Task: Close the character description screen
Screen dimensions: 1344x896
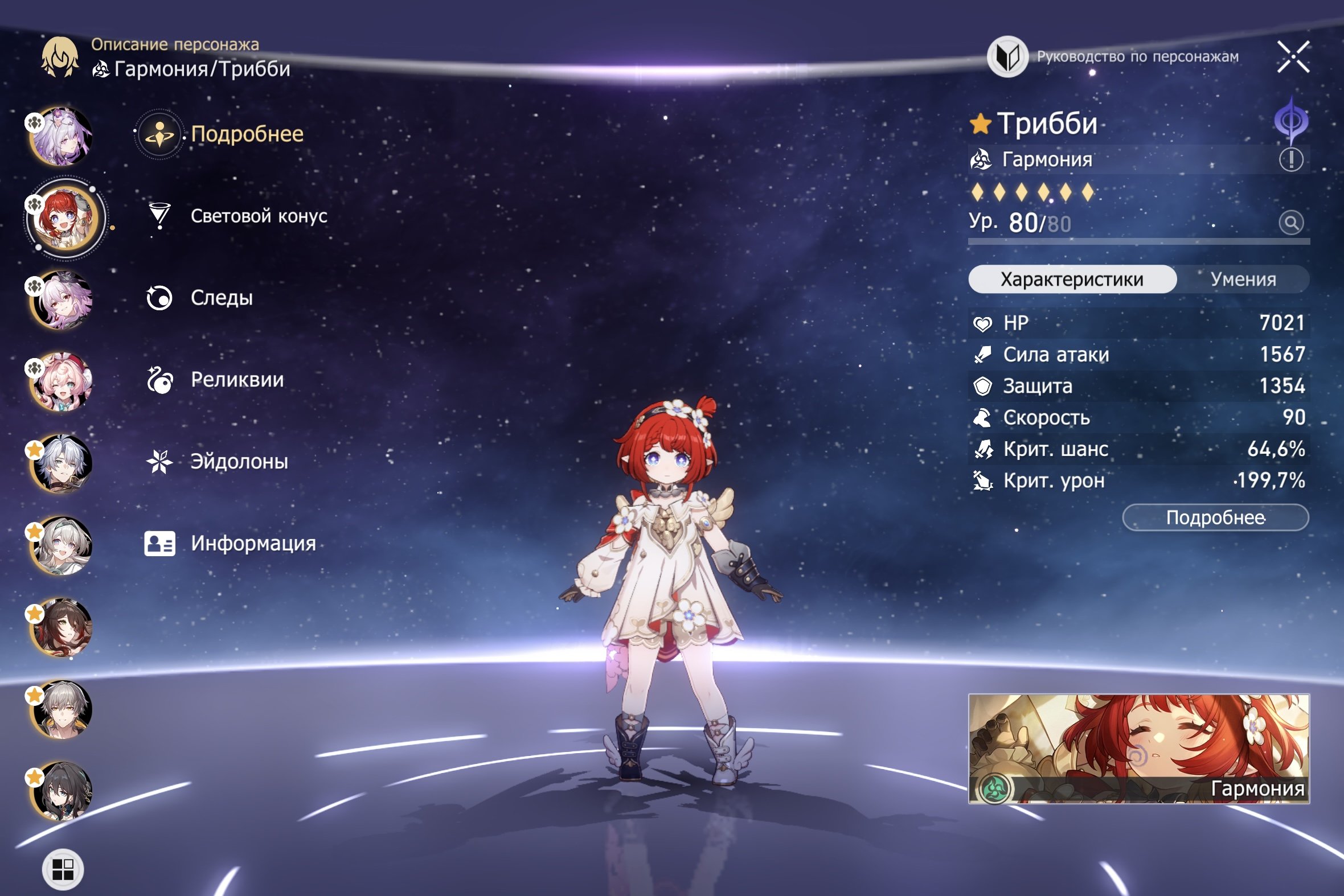Action: click(1293, 56)
